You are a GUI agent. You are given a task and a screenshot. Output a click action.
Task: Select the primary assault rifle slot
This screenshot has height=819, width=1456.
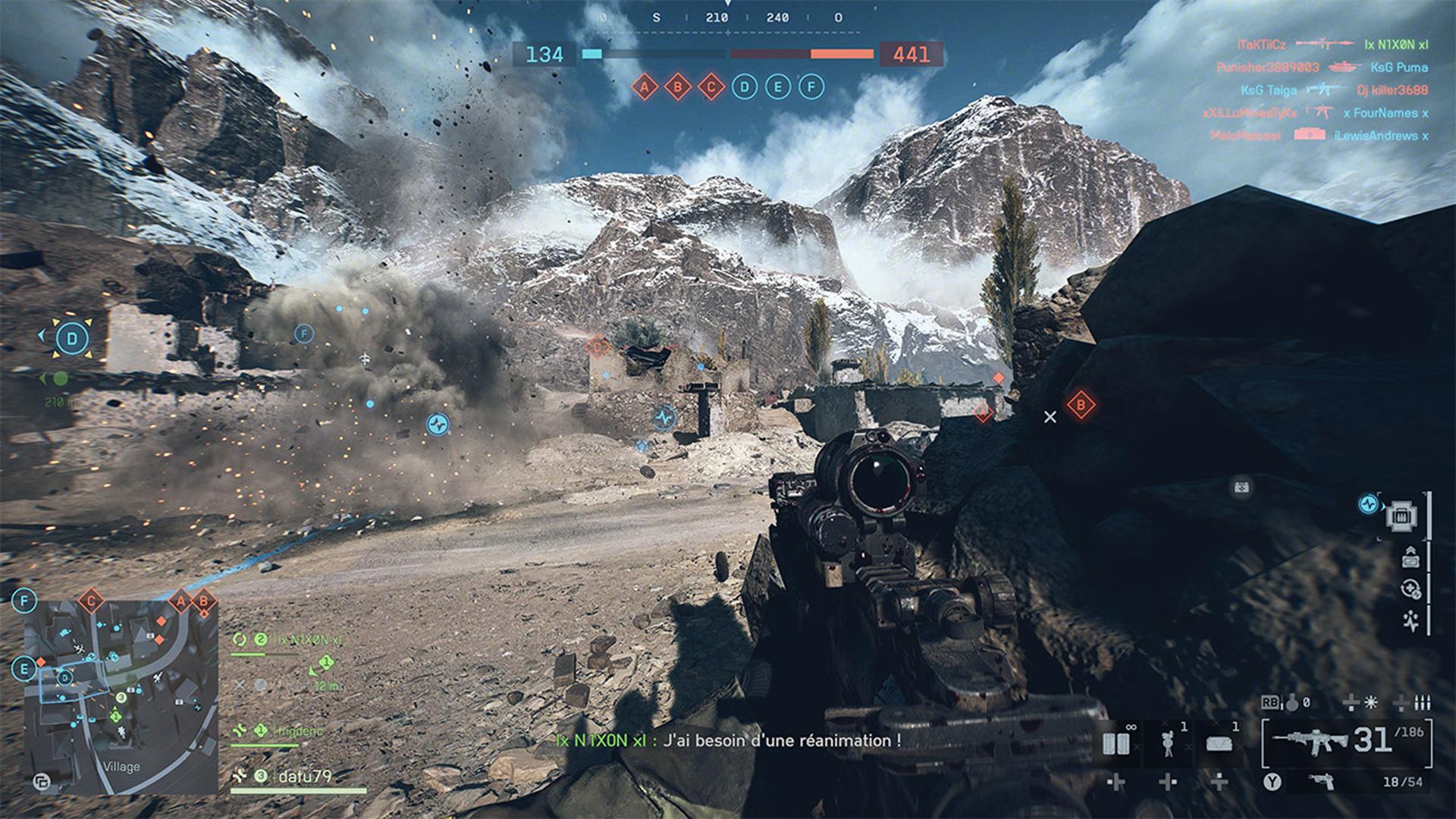tap(1310, 741)
